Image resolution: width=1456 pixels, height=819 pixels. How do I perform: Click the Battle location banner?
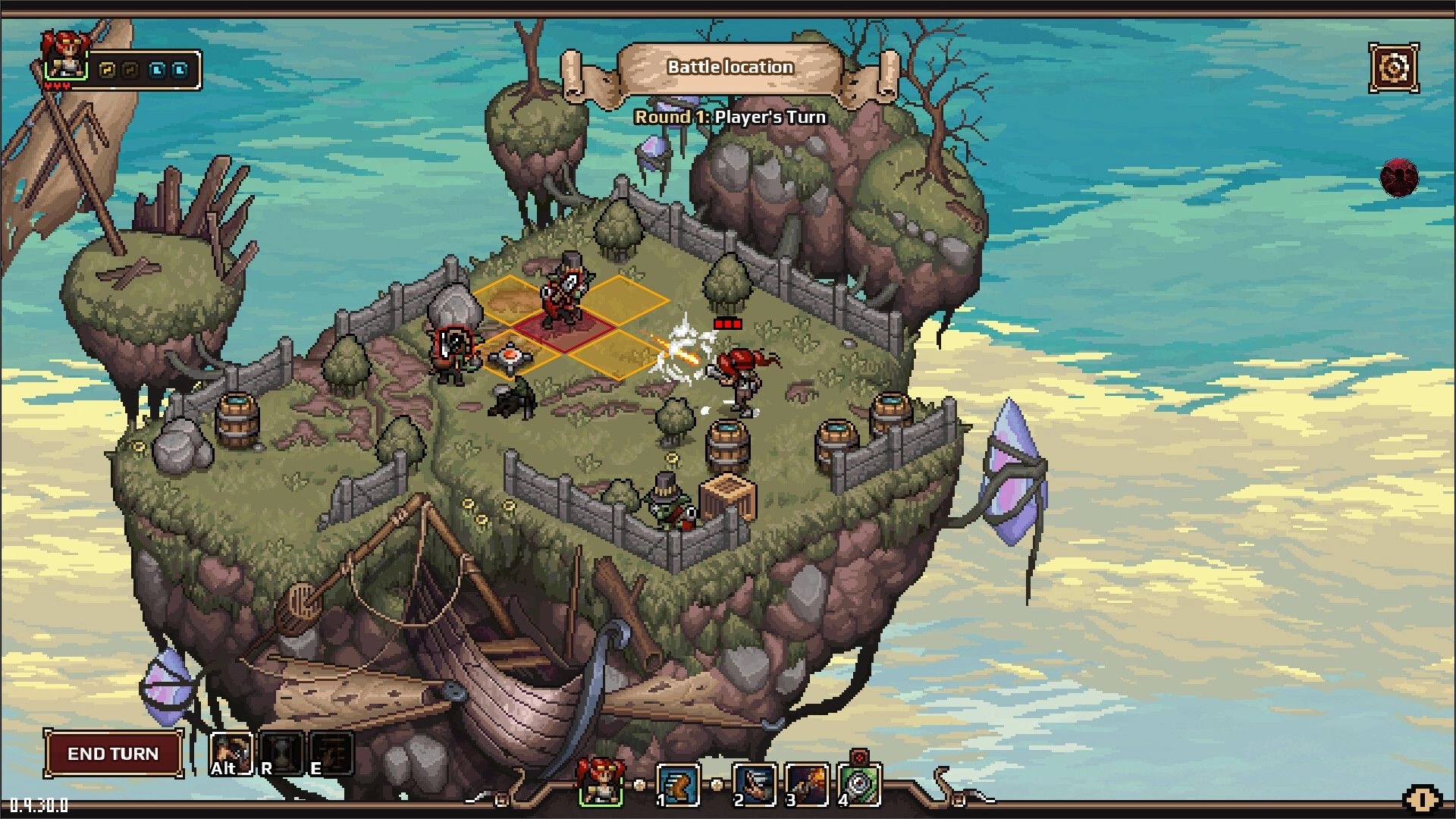(x=730, y=67)
